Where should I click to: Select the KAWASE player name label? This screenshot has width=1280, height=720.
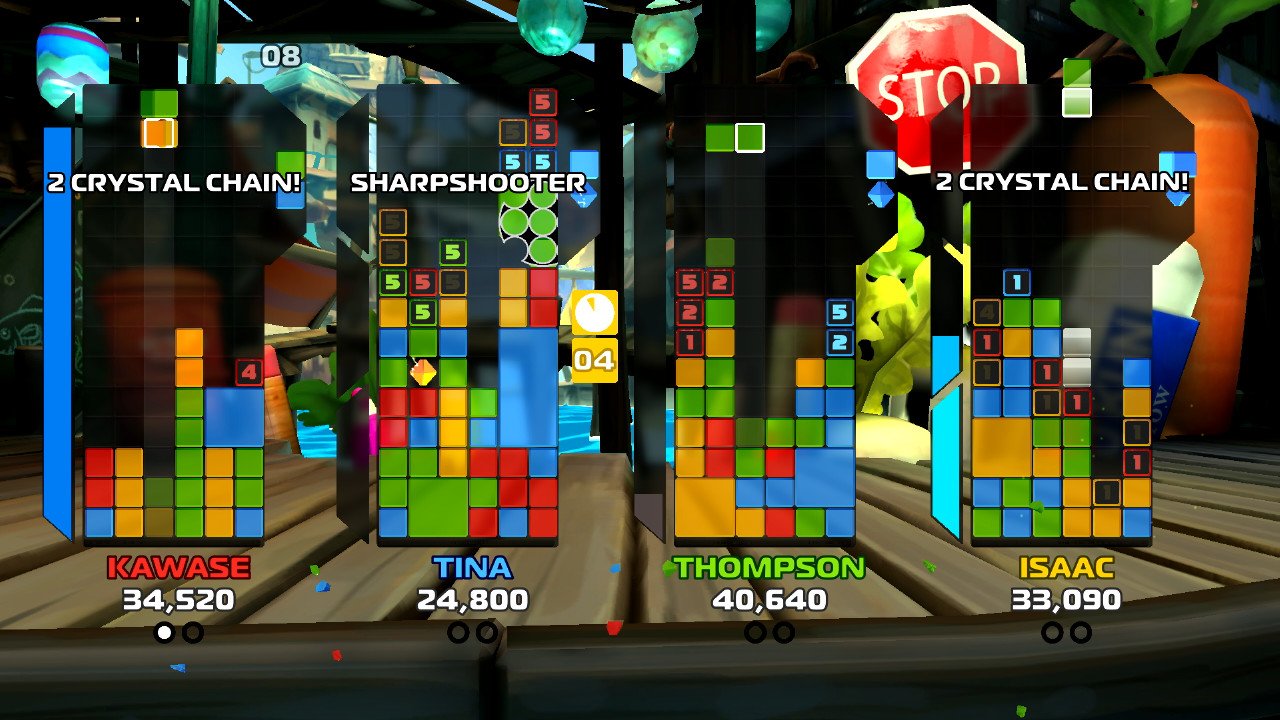point(178,568)
